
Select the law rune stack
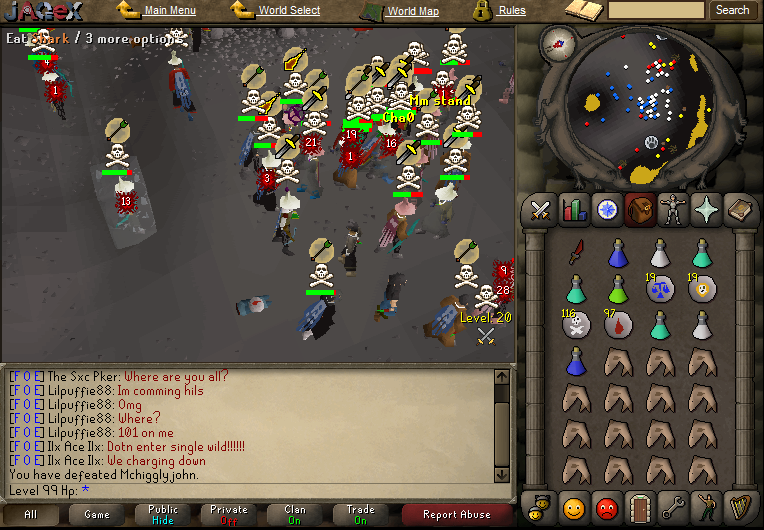pos(660,290)
